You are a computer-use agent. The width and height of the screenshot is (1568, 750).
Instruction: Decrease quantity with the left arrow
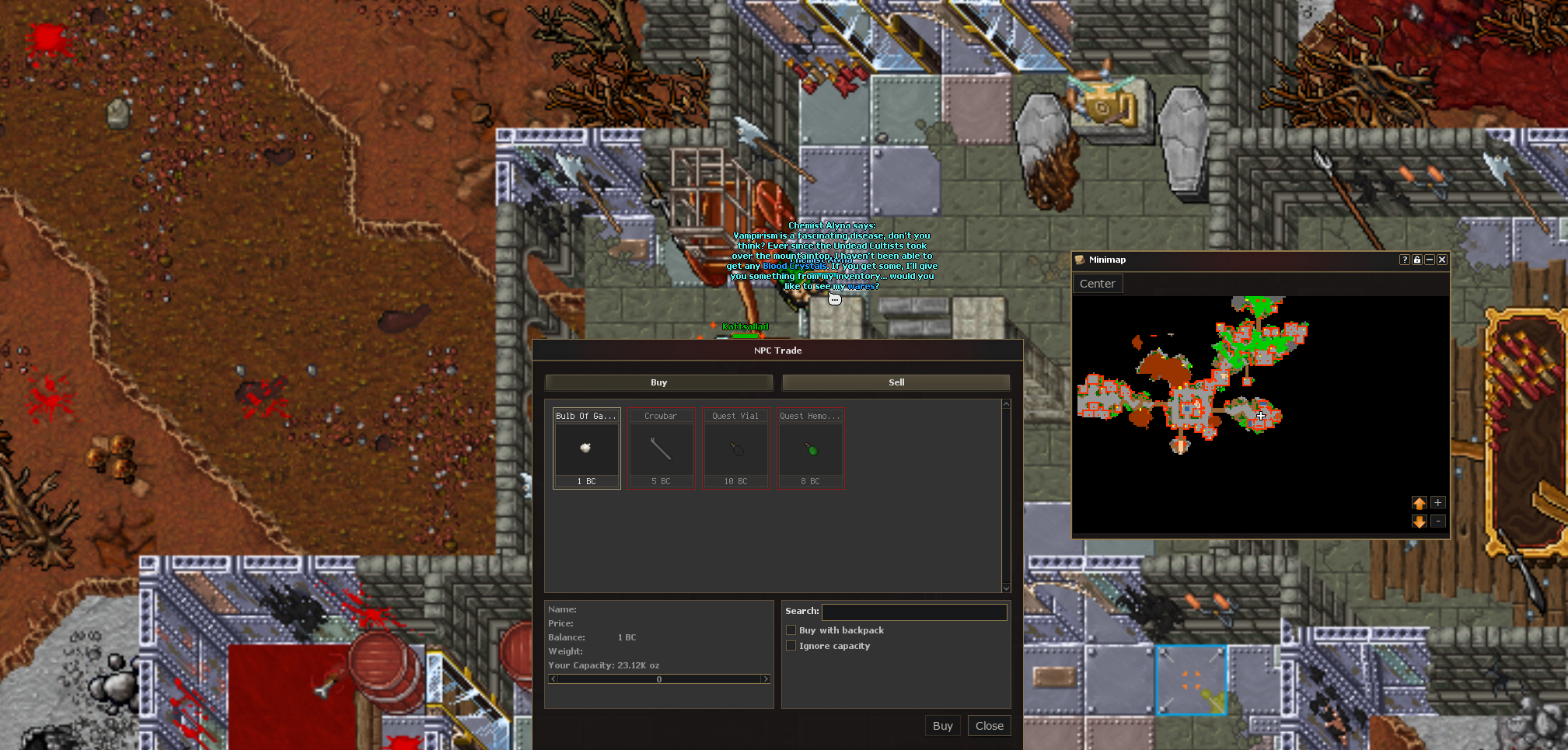553,679
